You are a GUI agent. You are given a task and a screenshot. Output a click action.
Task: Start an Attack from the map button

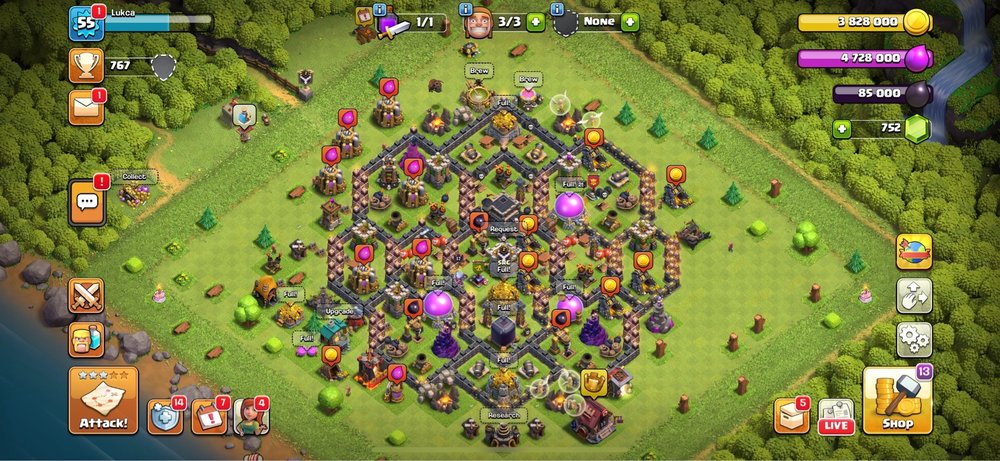click(x=102, y=400)
